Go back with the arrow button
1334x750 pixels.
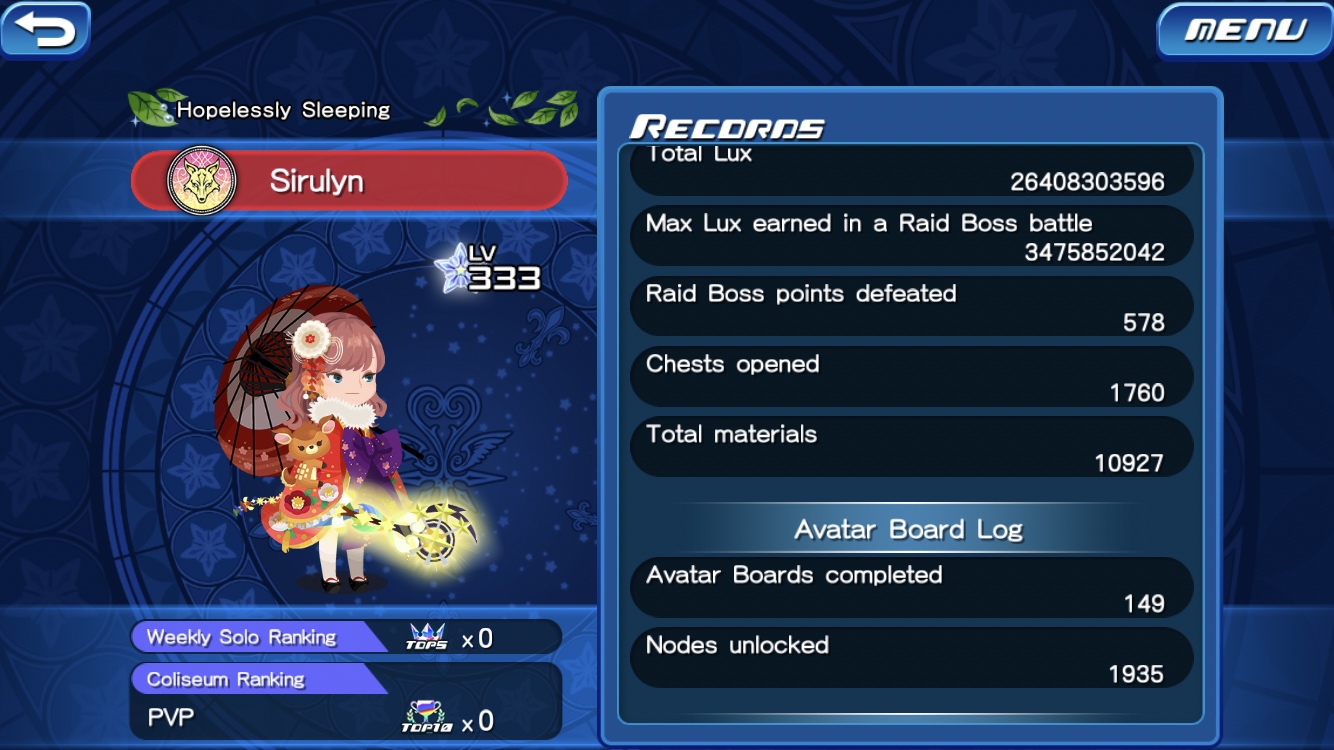(x=45, y=29)
